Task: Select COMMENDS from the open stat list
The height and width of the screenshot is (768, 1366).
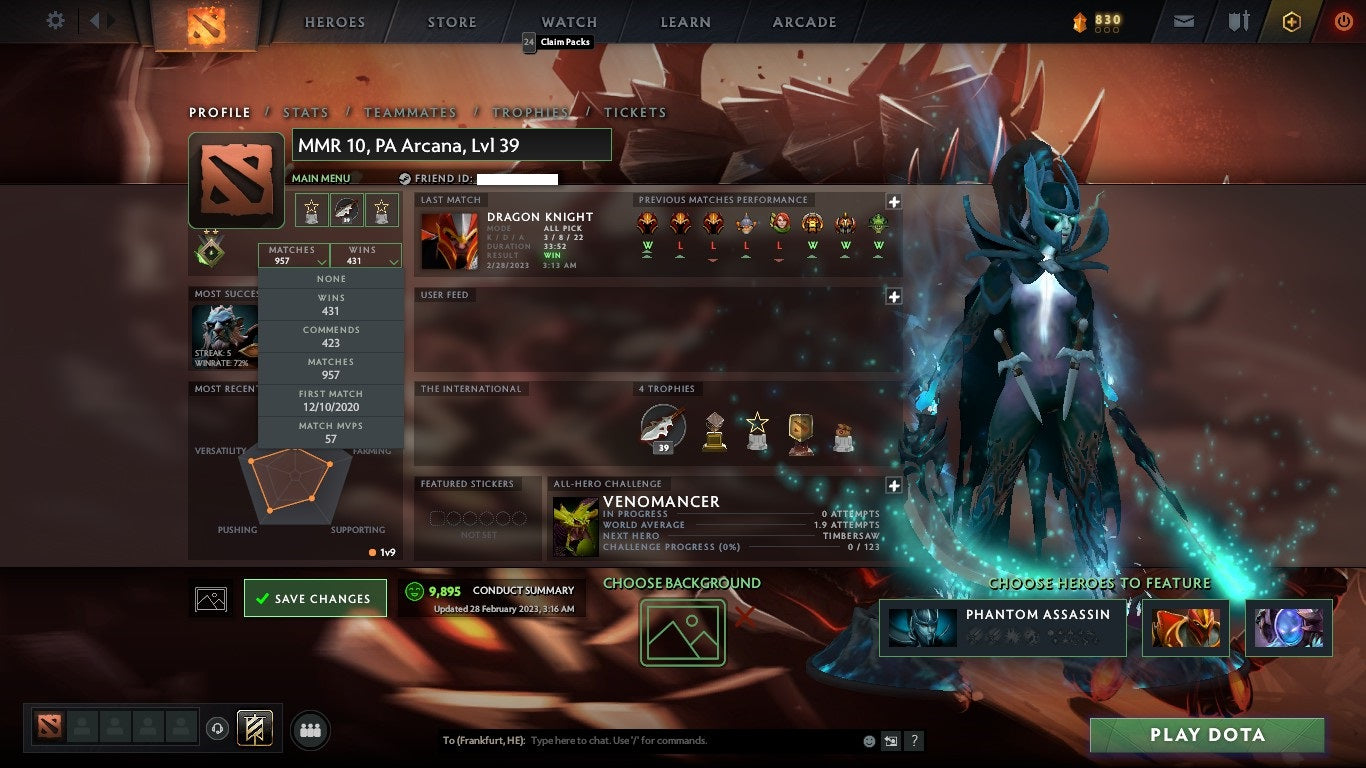Action: pos(332,334)
